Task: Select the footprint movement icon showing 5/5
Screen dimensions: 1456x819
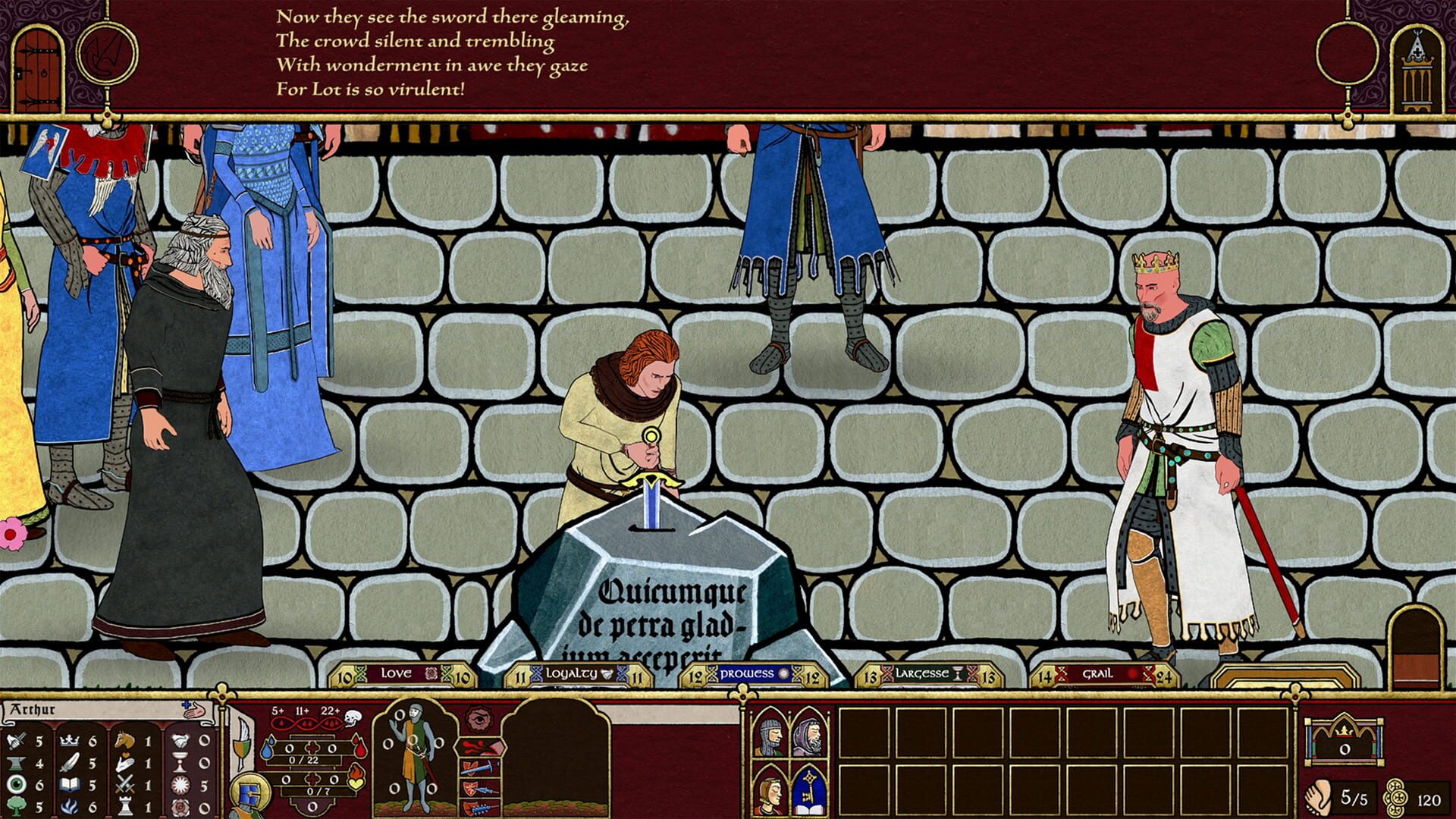Action: coord(1319,798)
